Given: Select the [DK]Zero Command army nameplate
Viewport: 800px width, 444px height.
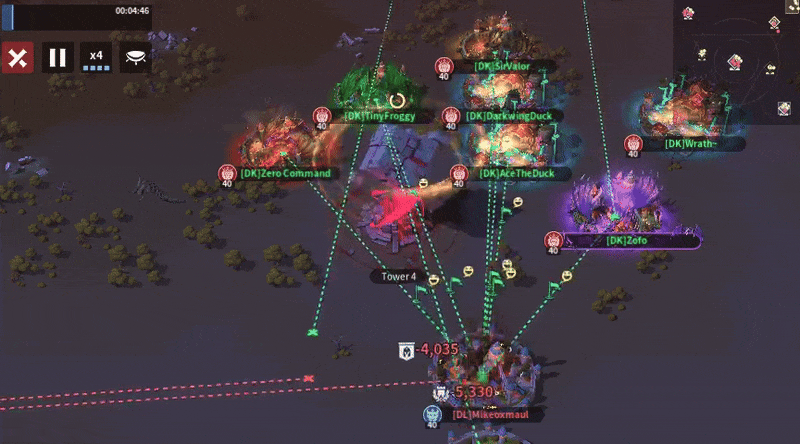Looking at the screenshot, I should pos(284,173).
